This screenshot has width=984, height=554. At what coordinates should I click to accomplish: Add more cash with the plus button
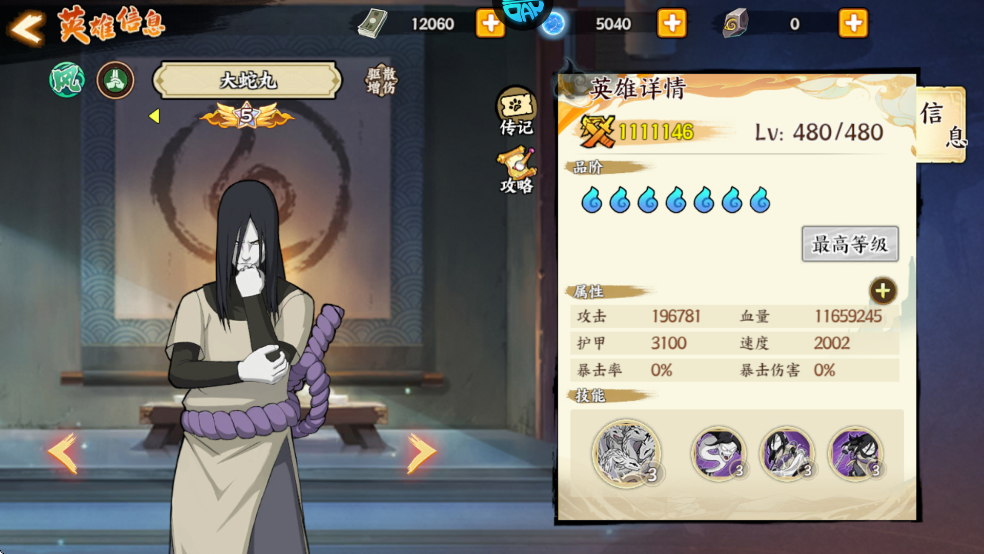(x=490, y=23)
